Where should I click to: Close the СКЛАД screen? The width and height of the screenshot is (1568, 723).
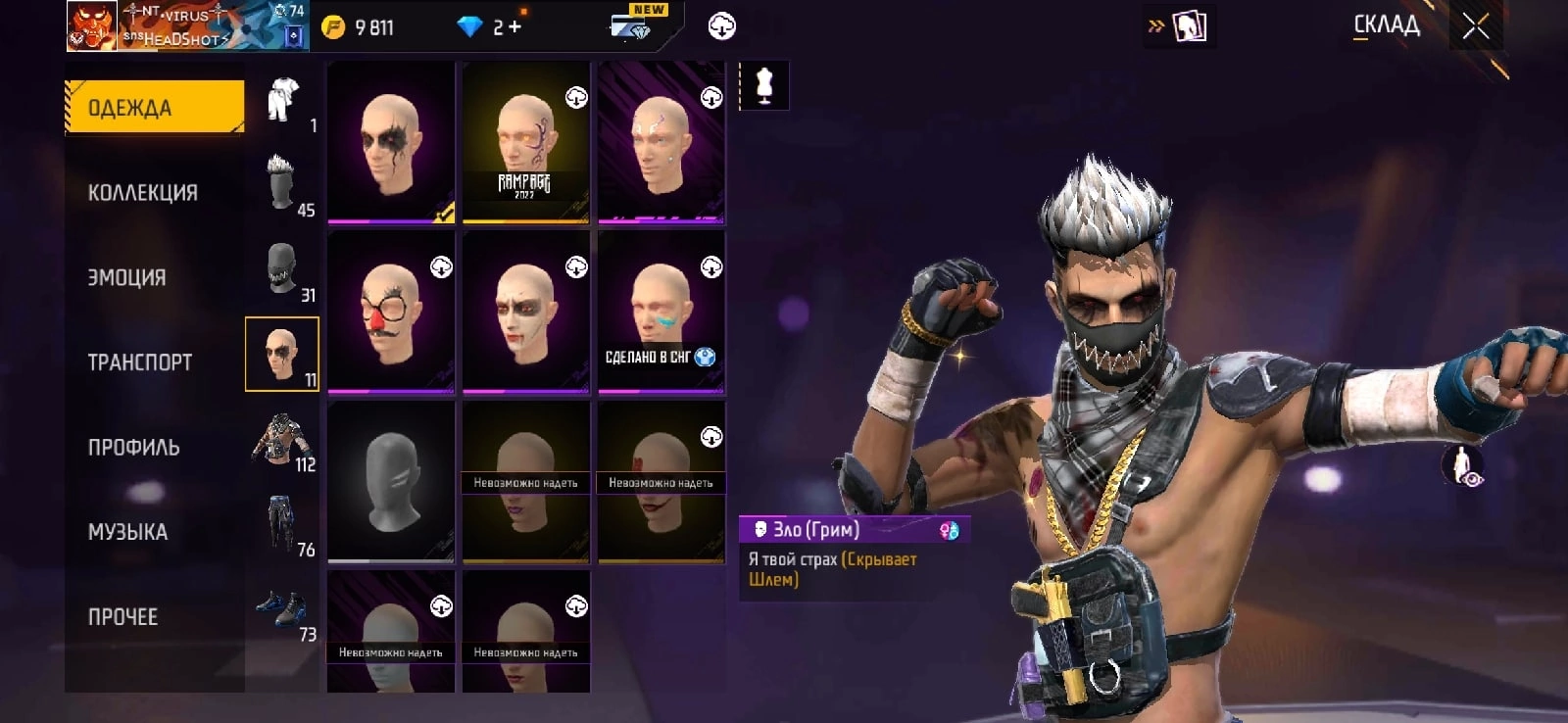[x=1475, y=26]
